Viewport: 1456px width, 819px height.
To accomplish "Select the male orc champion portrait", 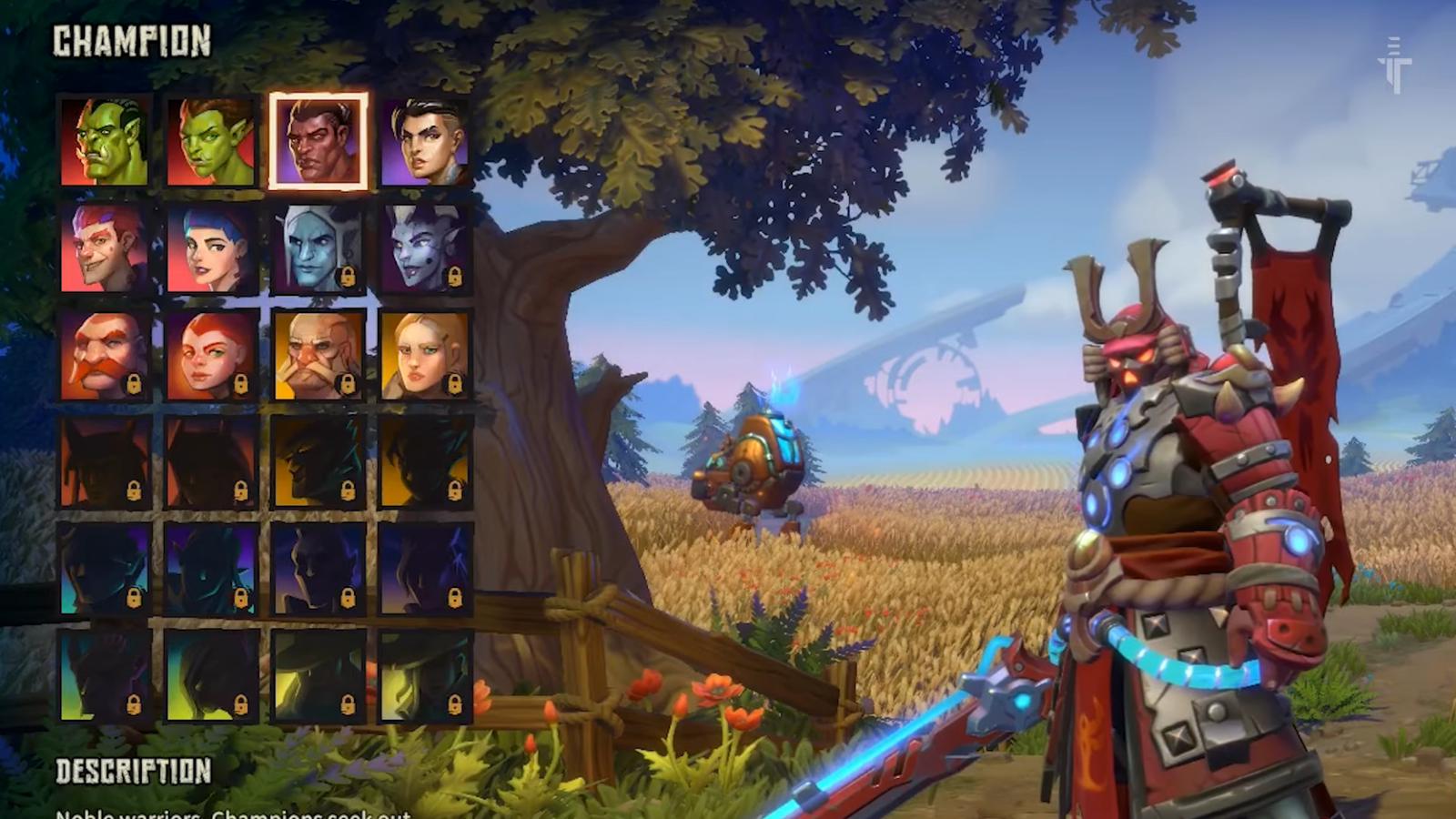I will tap(105, 138).
